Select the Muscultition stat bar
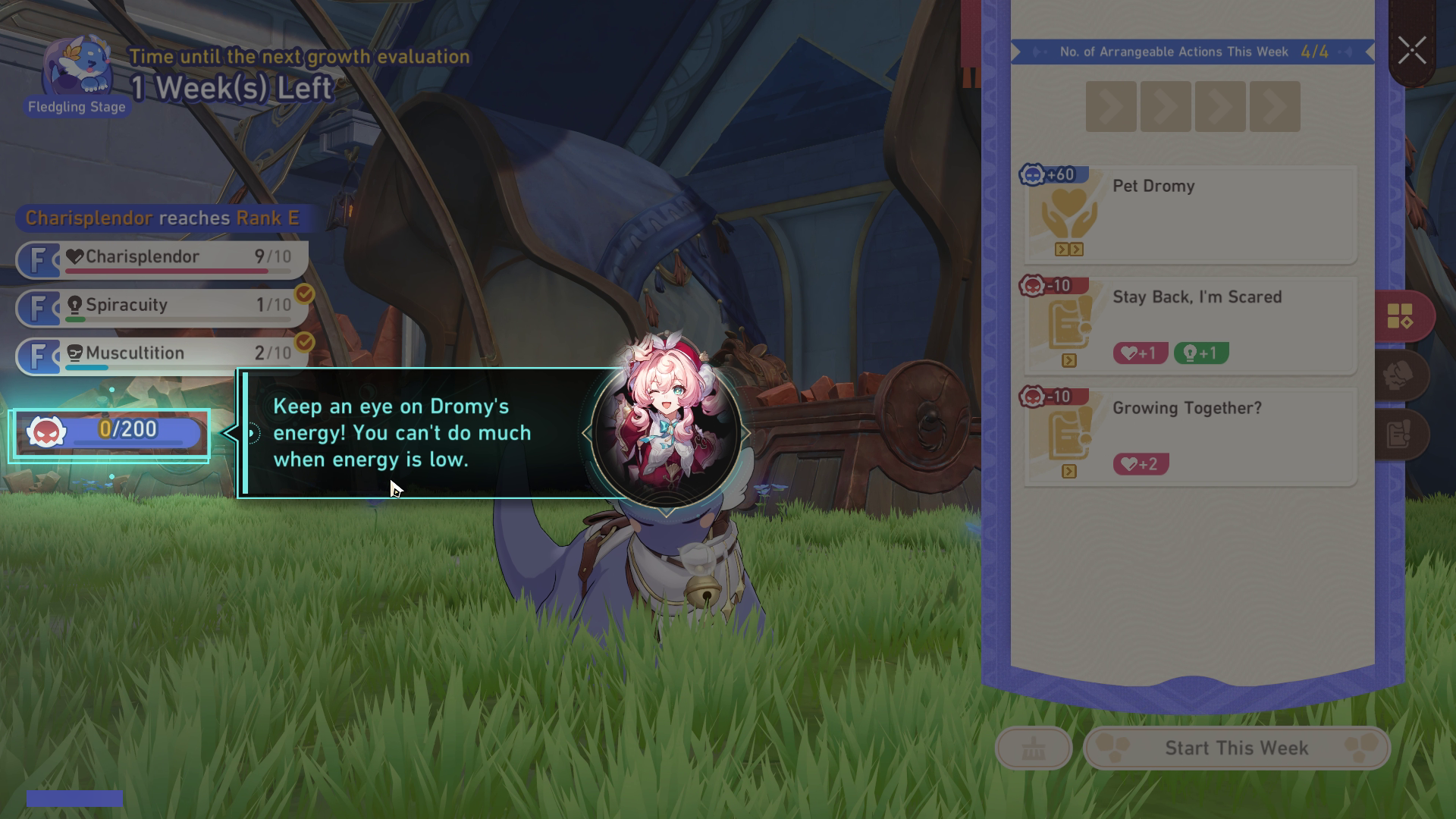 tap(162, 356)
